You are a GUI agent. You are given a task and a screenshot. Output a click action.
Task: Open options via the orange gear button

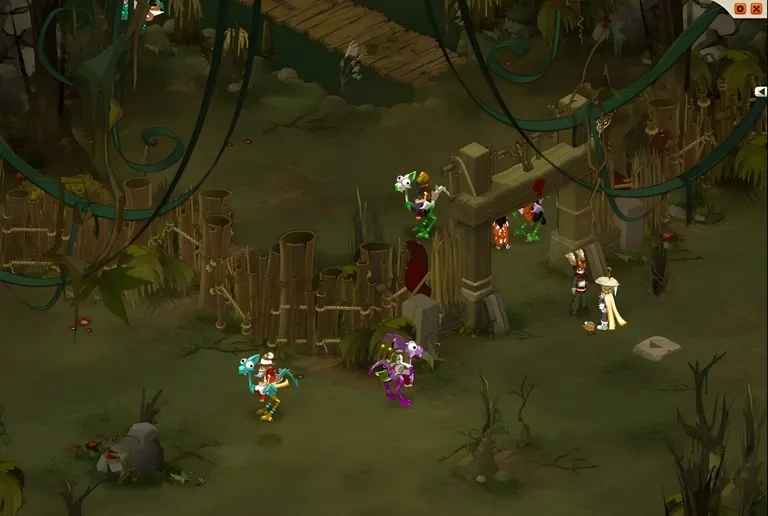pos(740,8)
